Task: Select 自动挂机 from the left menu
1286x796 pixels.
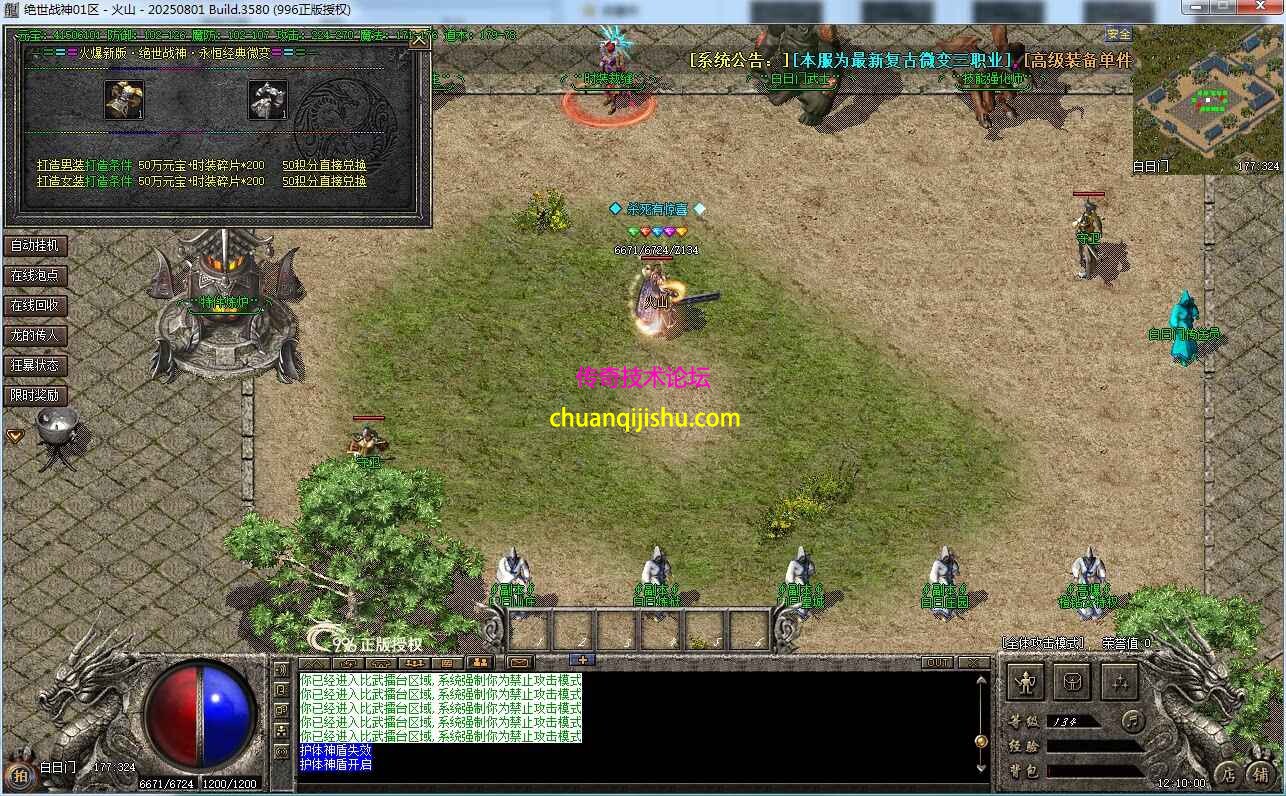Action: 36,245
